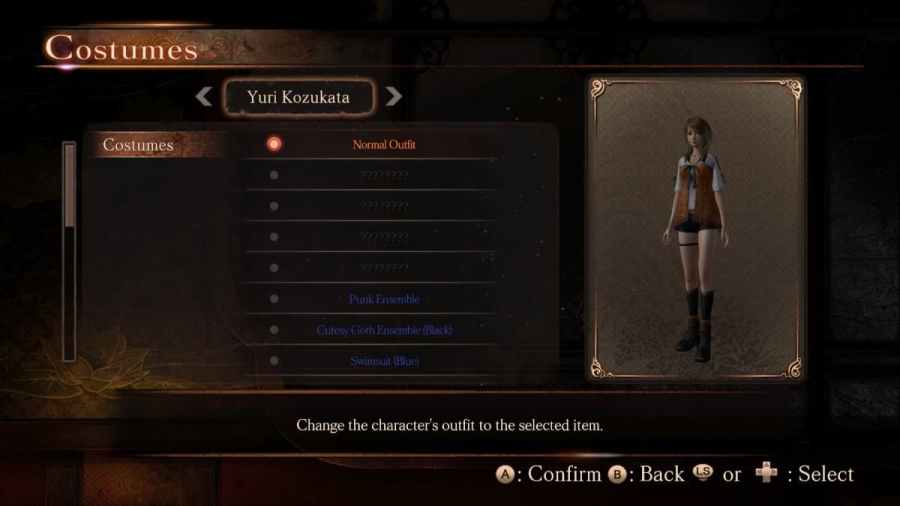
Task: Click the Yuri Kozukata character name selector
Action: (298, 97)
